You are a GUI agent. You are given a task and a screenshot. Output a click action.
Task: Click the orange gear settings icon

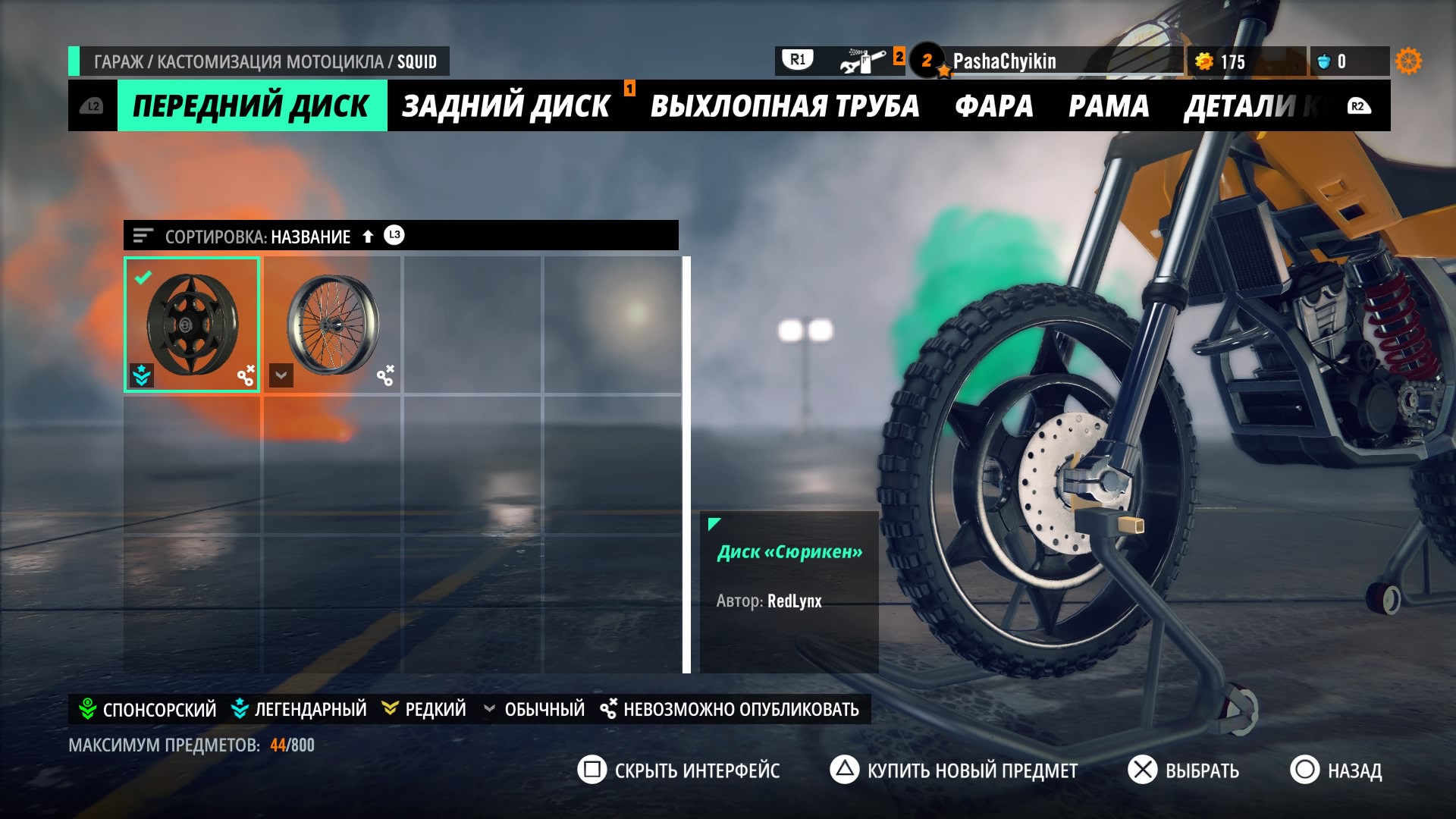[x=1408, y=61]
